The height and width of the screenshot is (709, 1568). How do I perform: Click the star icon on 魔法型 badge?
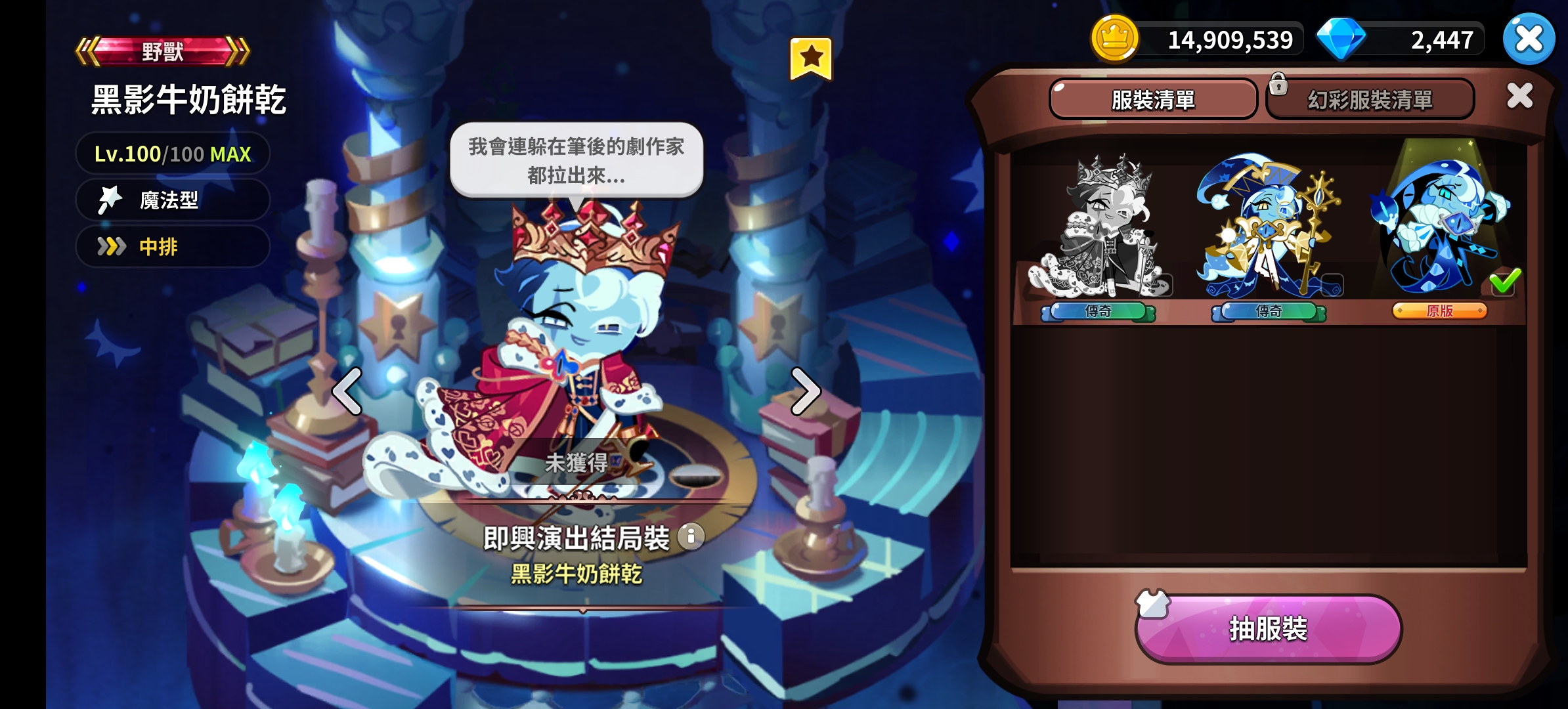click(x=110, y=200)
